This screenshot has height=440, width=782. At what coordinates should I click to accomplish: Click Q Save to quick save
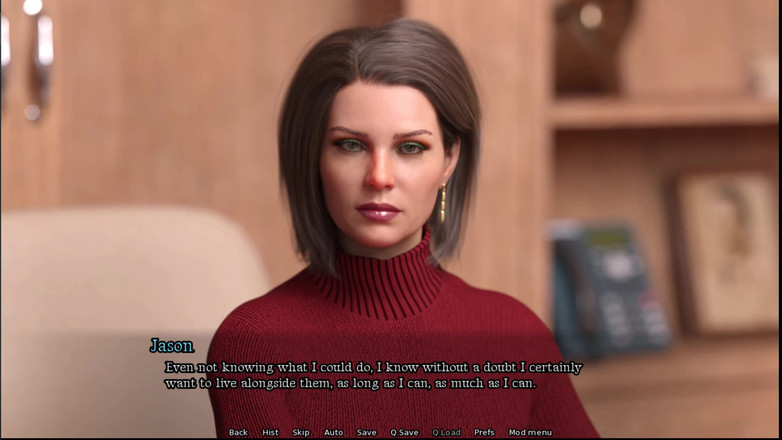point(404,432)
